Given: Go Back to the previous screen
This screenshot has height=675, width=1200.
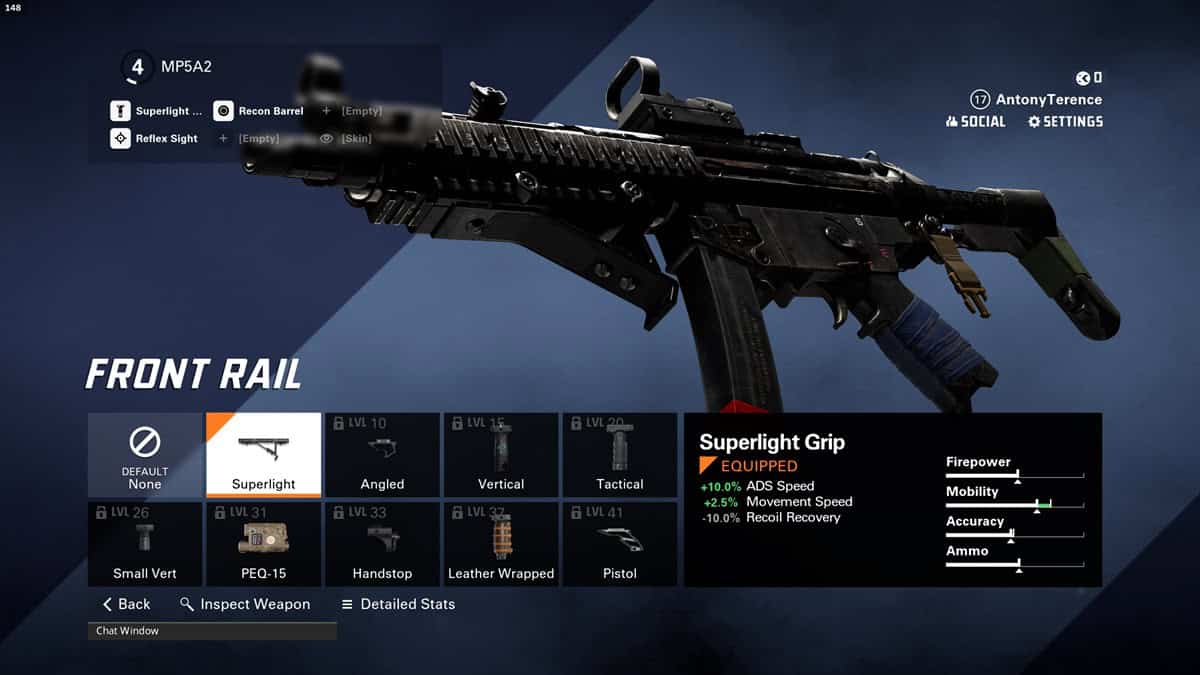Looking at the screenshot, I should tap(127, 604).
